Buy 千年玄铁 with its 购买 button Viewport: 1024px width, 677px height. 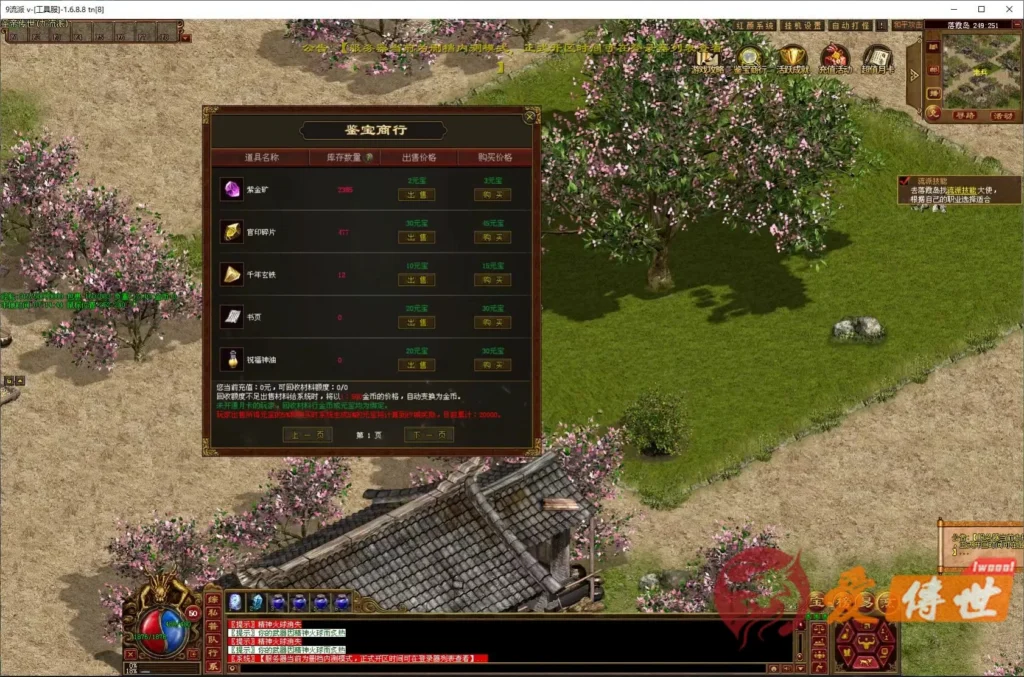click(492, 280)
